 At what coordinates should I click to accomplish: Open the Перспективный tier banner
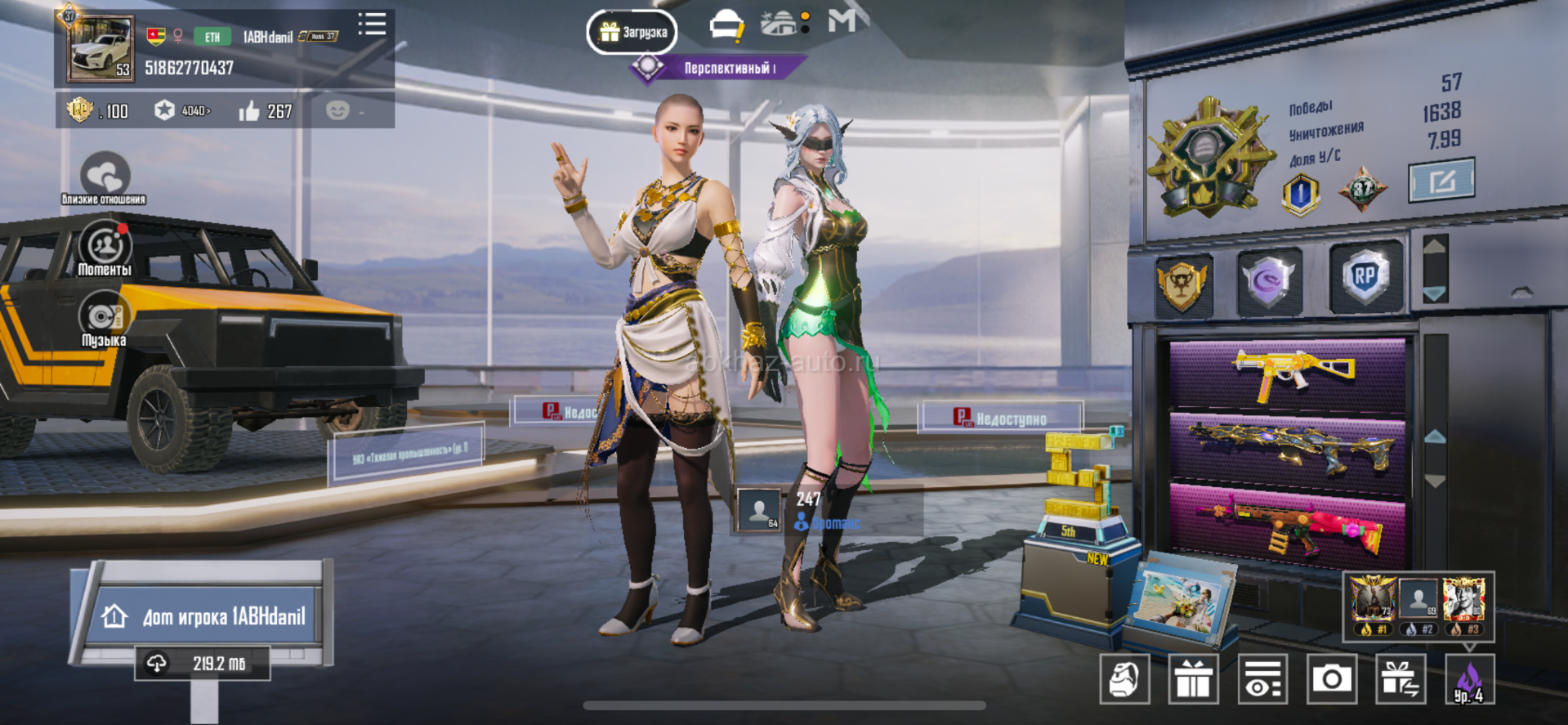[719, 69]
